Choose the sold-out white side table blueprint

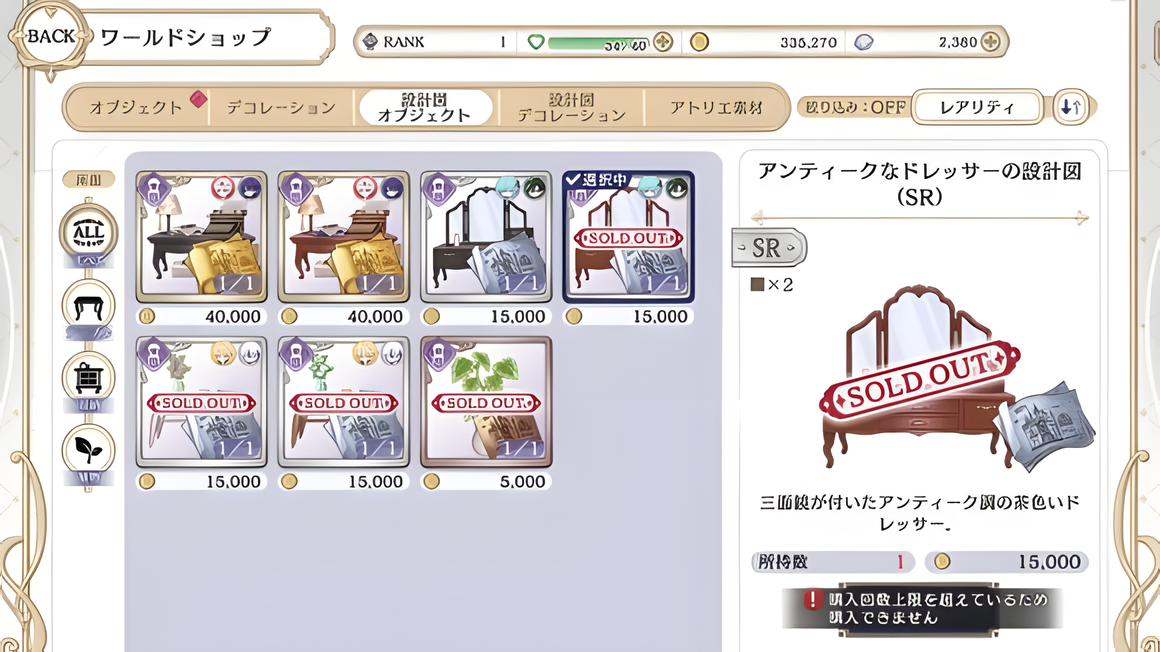point(201,402)
